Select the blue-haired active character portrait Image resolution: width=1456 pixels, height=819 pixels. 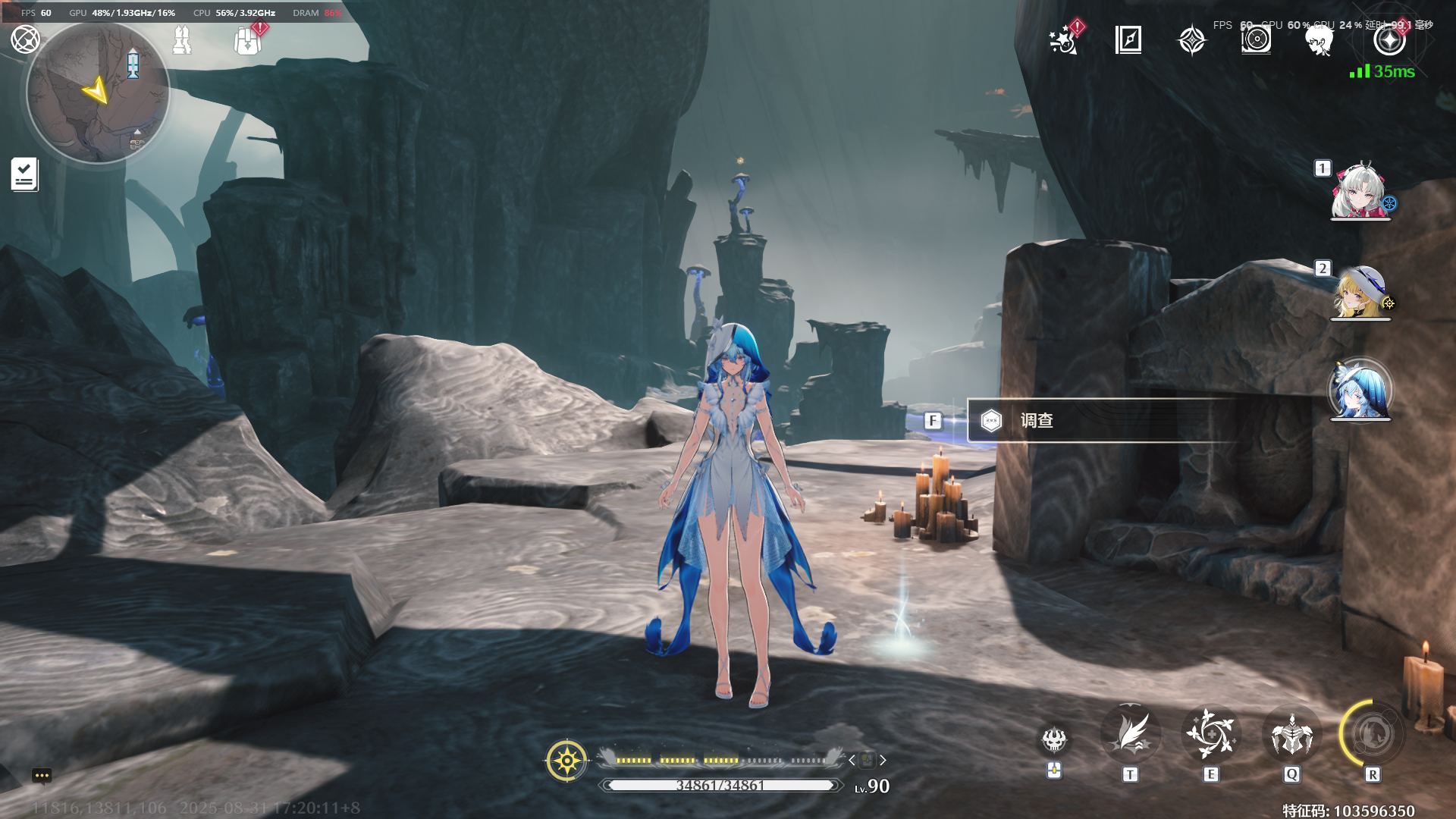1360,391
